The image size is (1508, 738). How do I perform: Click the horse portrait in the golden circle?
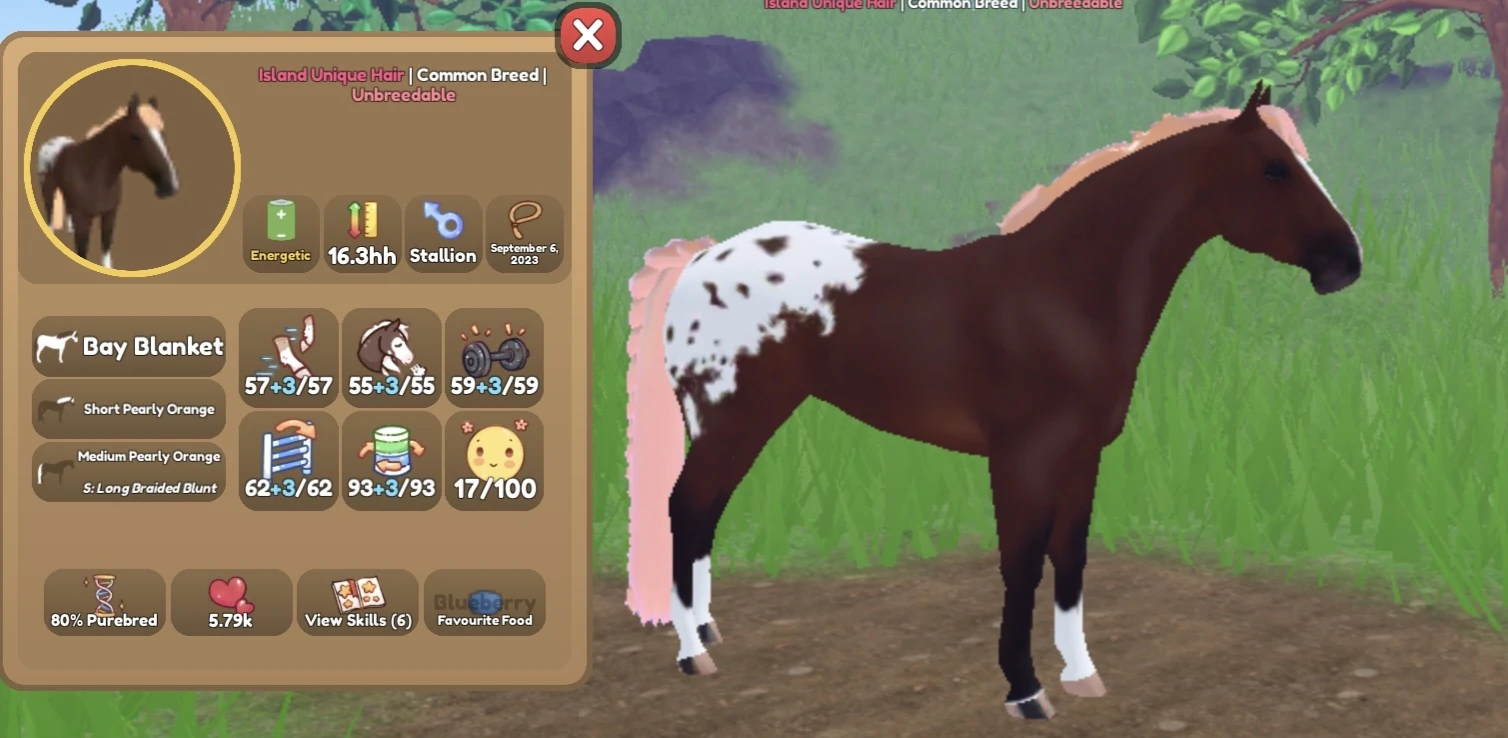click(129, 166)
